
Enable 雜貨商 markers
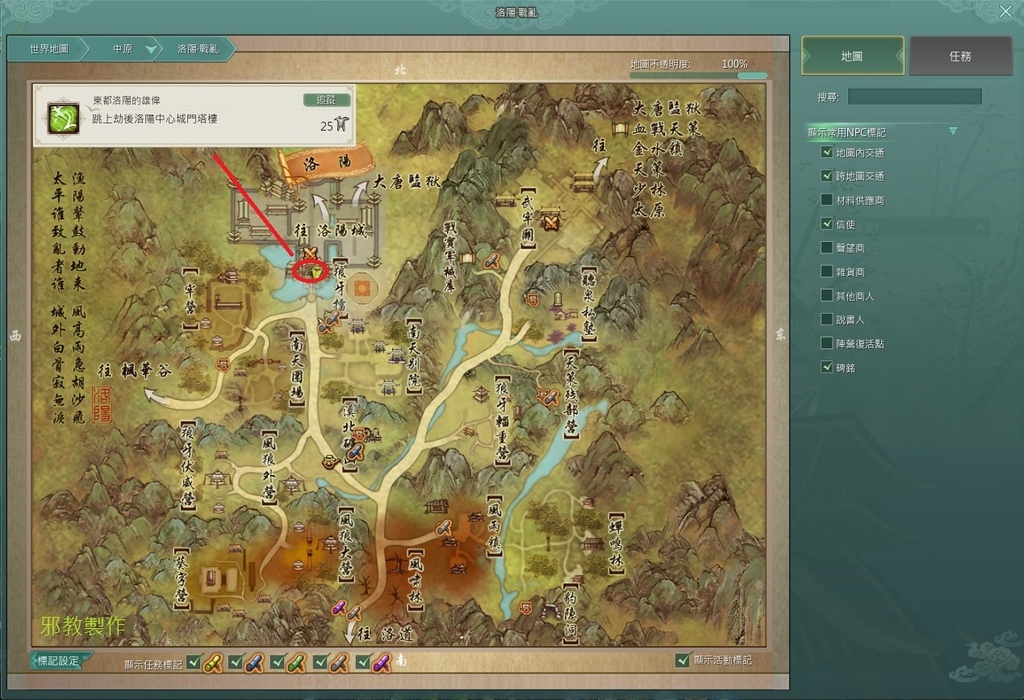click(827, 272)
